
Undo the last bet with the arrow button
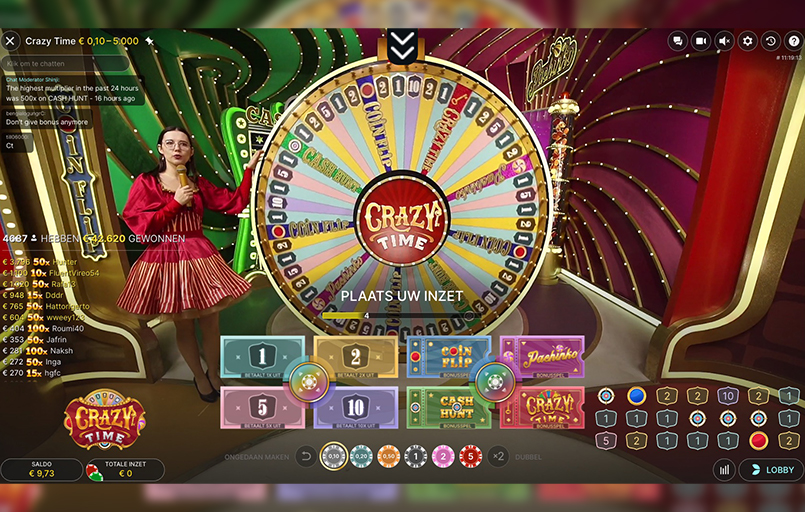[x=306, y=456]
